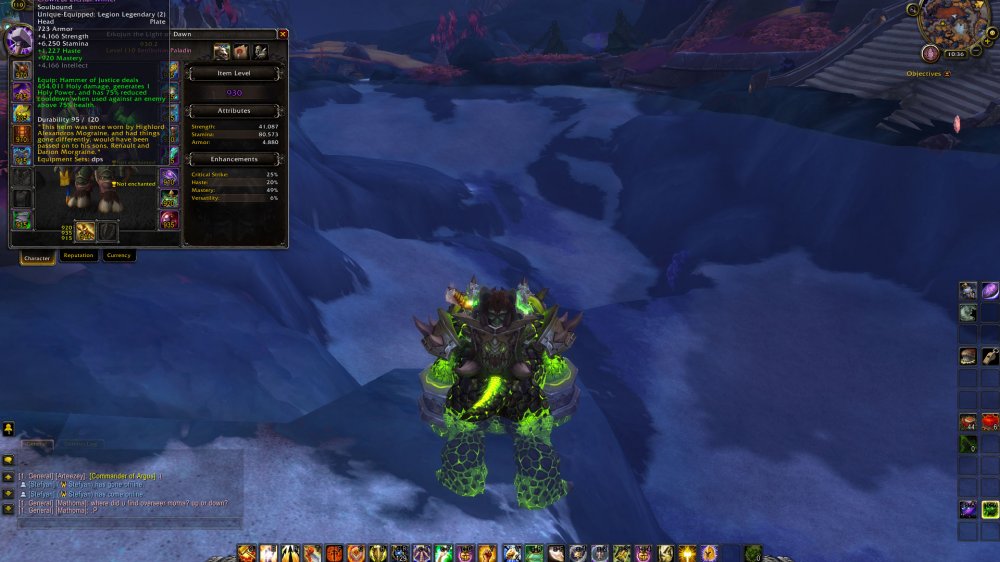The image size is (1000, 562).
Task: Activate the glowing green highlighted side-bar ability
Action: point(990,510)
